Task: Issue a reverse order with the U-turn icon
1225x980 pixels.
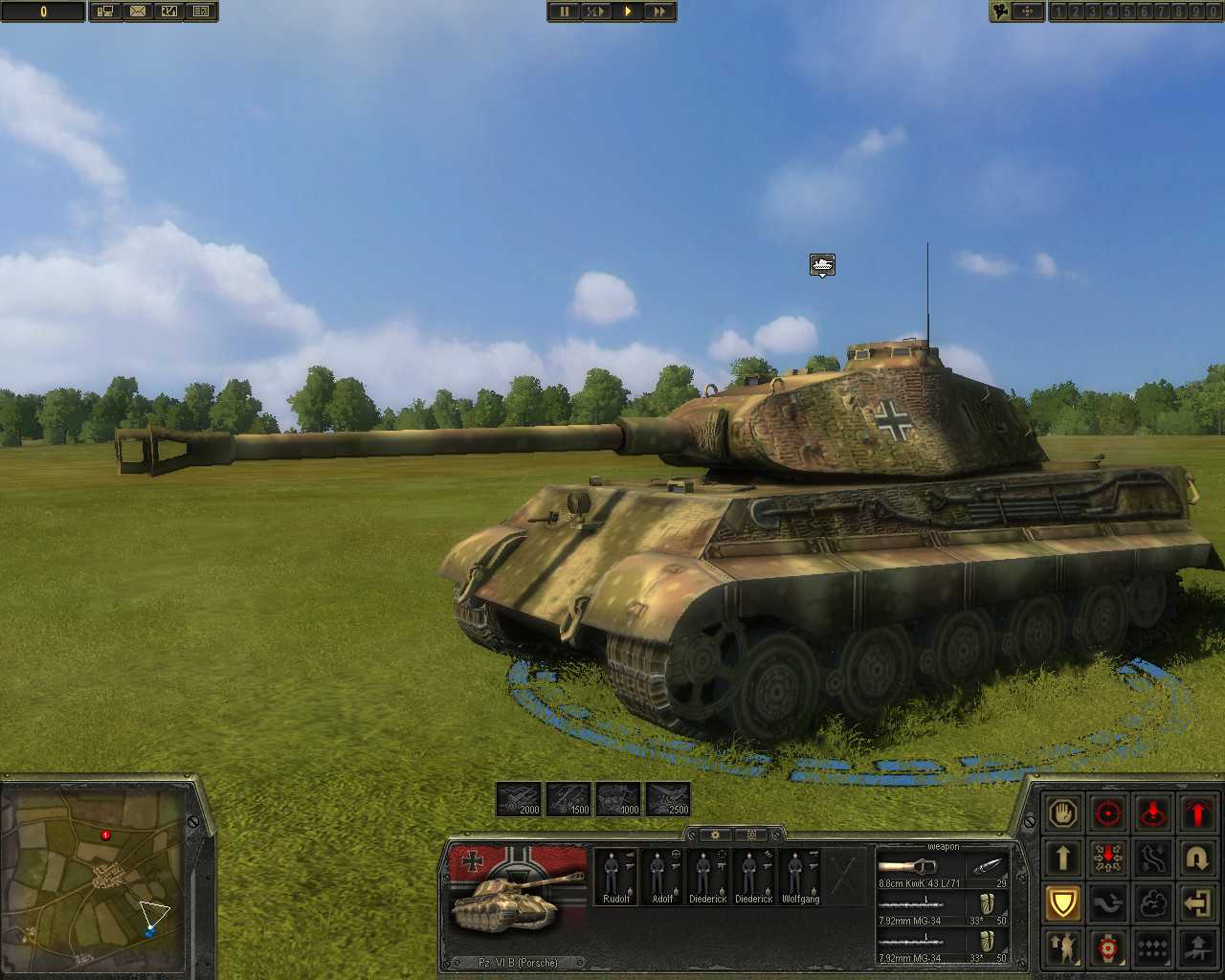Action: 1198,858
